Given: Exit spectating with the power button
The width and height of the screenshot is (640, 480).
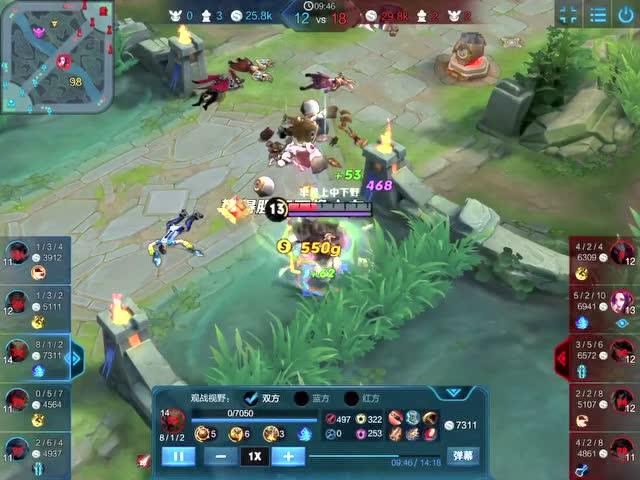Looking at the screenshot, I should tap(628, 15).
